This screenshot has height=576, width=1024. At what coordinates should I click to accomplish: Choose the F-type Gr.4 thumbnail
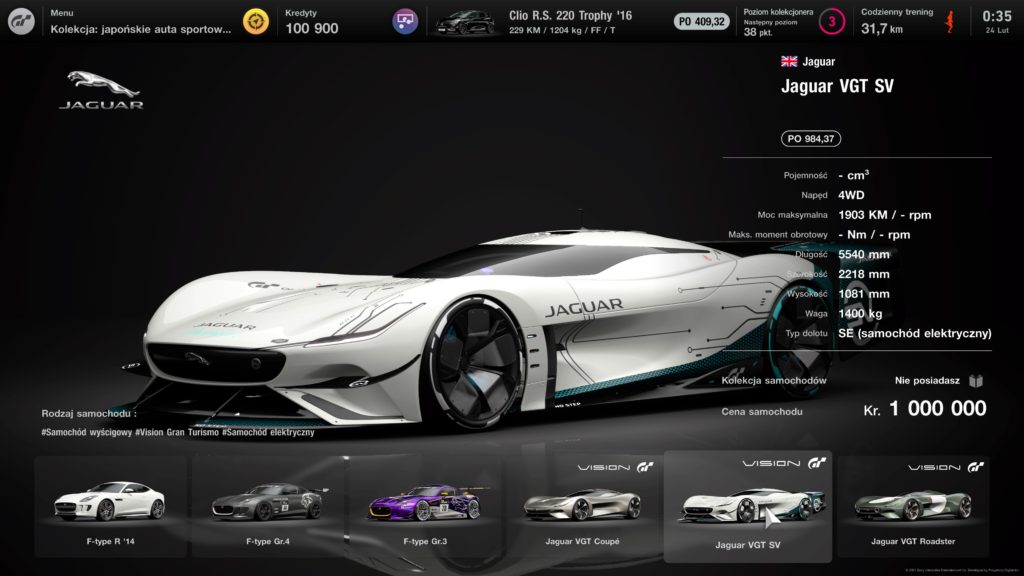coord(267,506)
